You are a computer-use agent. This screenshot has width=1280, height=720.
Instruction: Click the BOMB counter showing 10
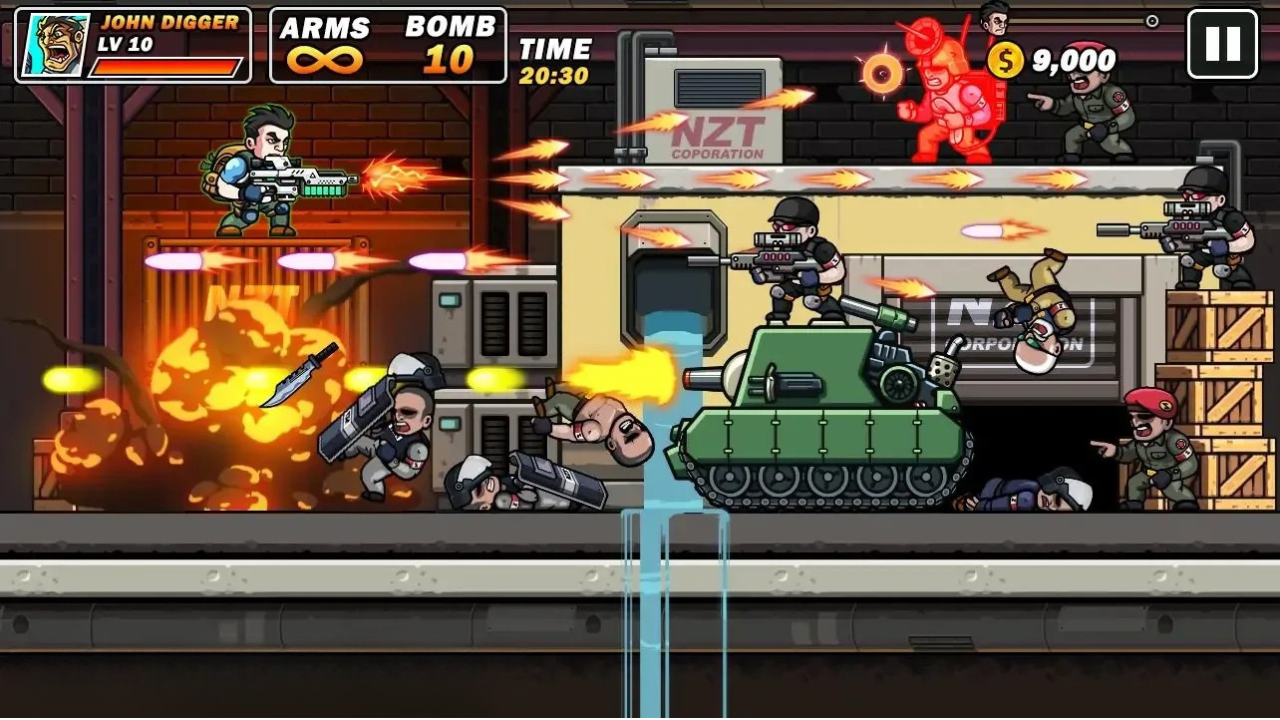point(450,45)
